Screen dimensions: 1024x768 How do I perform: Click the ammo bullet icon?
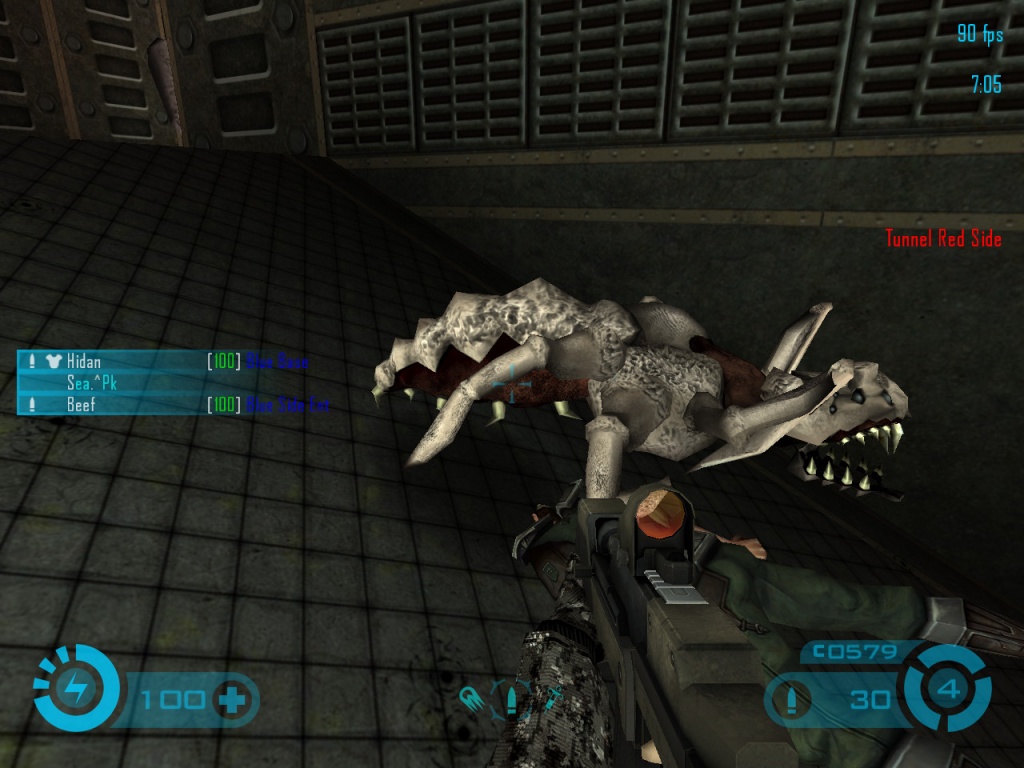coord(792,700)
